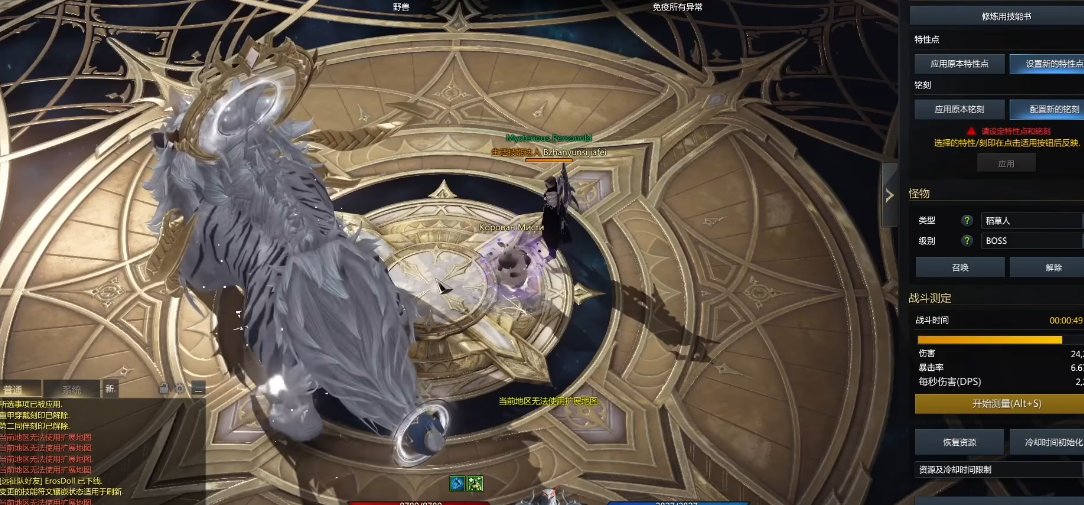
Task: Open the 资源及冷却时间限制 dropdown
Action: tap(999, 469)
